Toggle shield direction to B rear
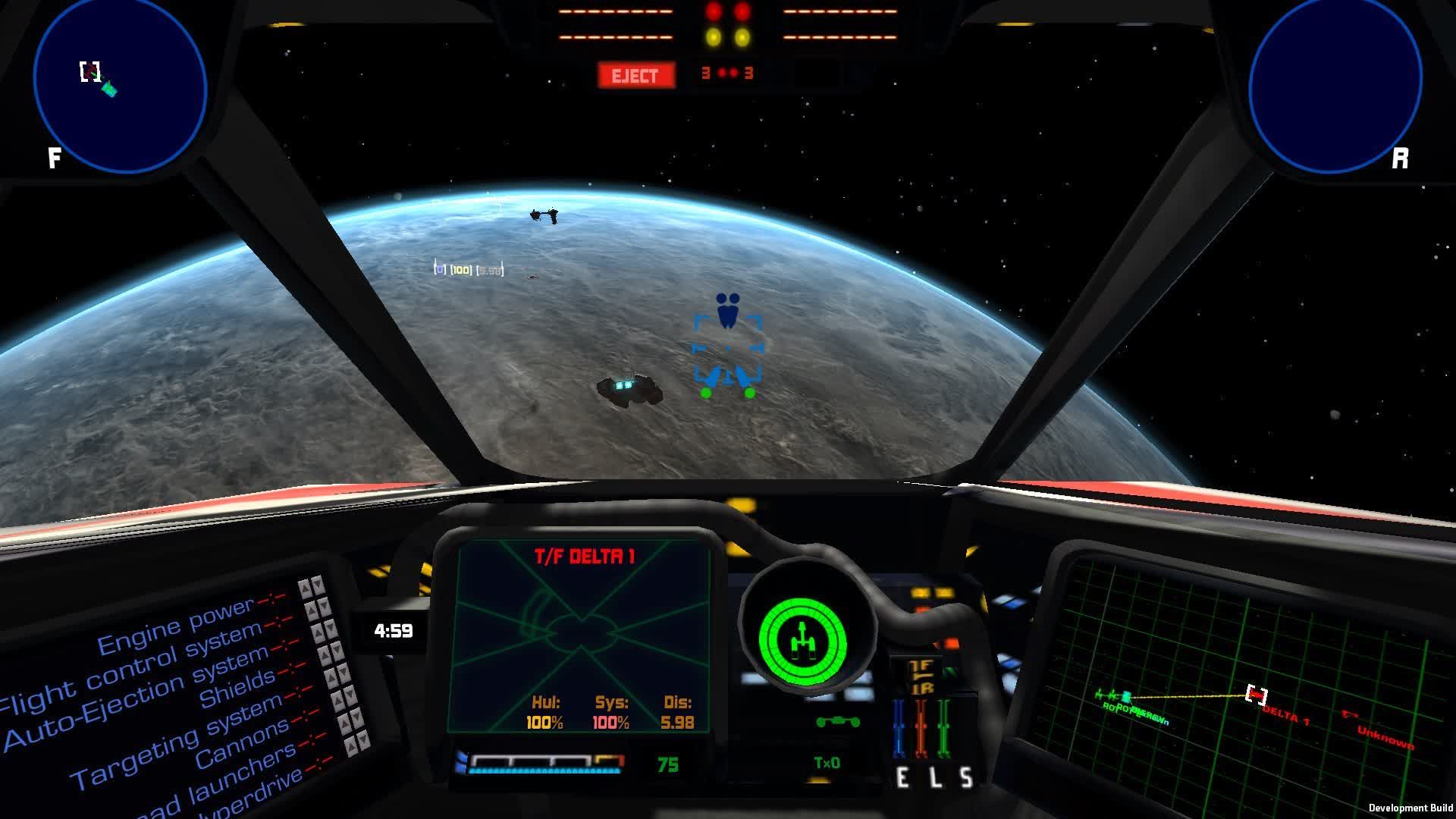Image resolution: width=1456 pixels, height=819 pixels. [923, 687]
